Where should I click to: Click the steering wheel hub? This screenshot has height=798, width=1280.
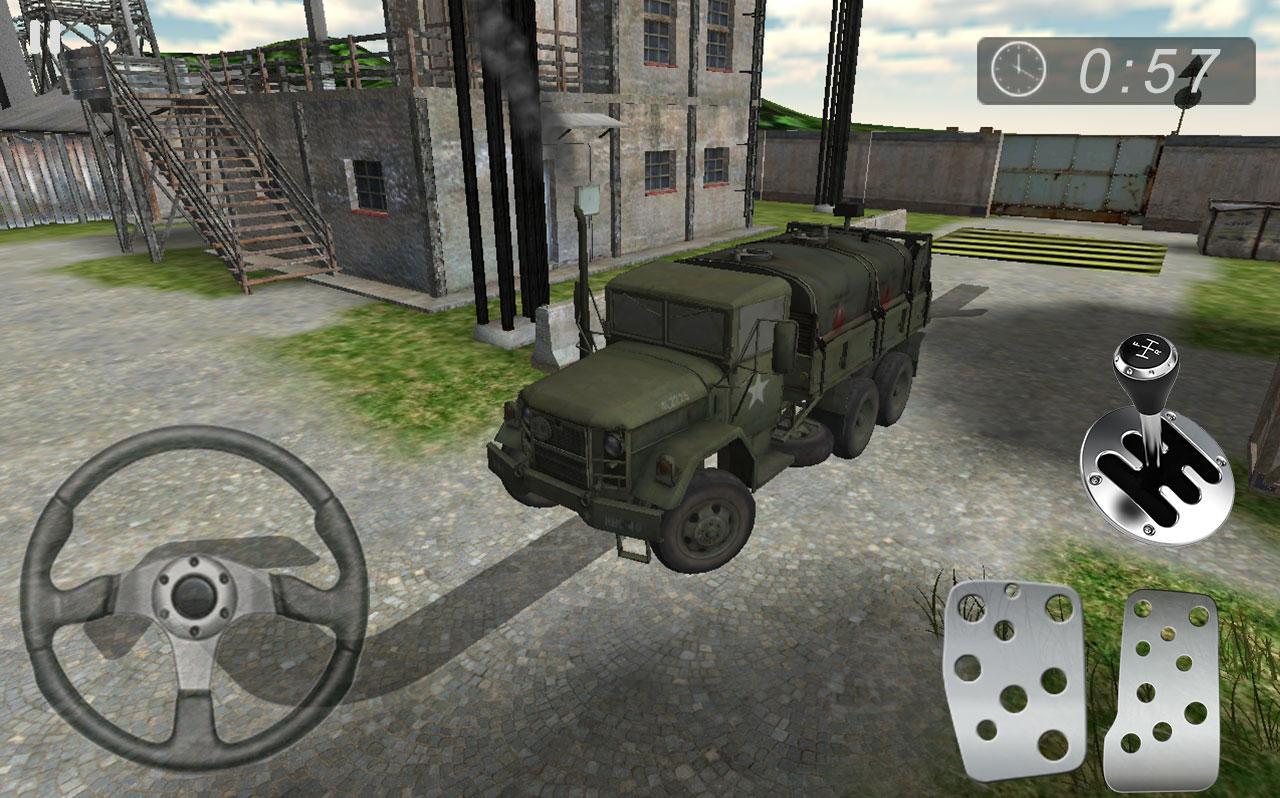pos(193,595)
